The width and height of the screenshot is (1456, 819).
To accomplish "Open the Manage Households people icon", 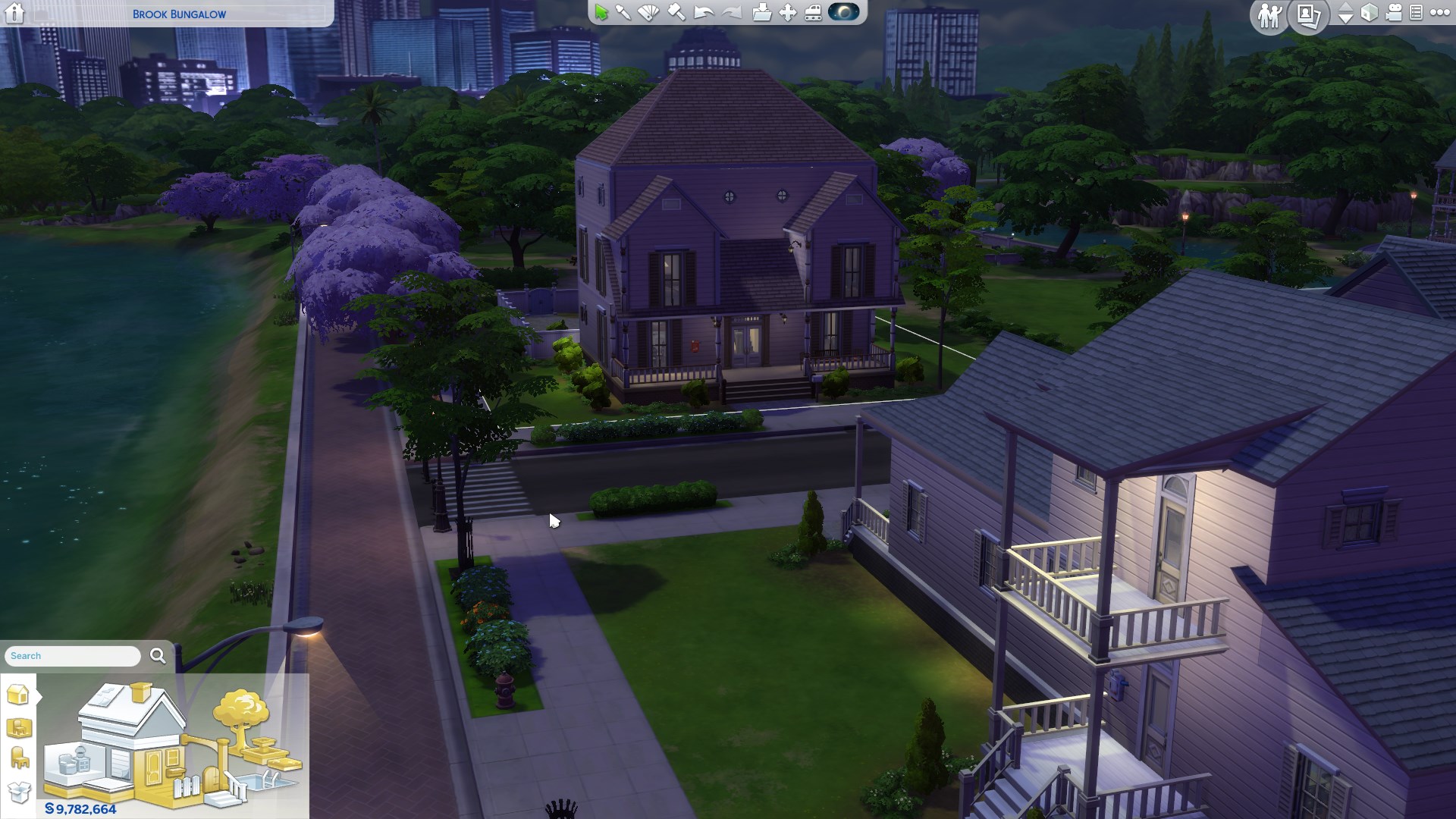I will 1269,15.
